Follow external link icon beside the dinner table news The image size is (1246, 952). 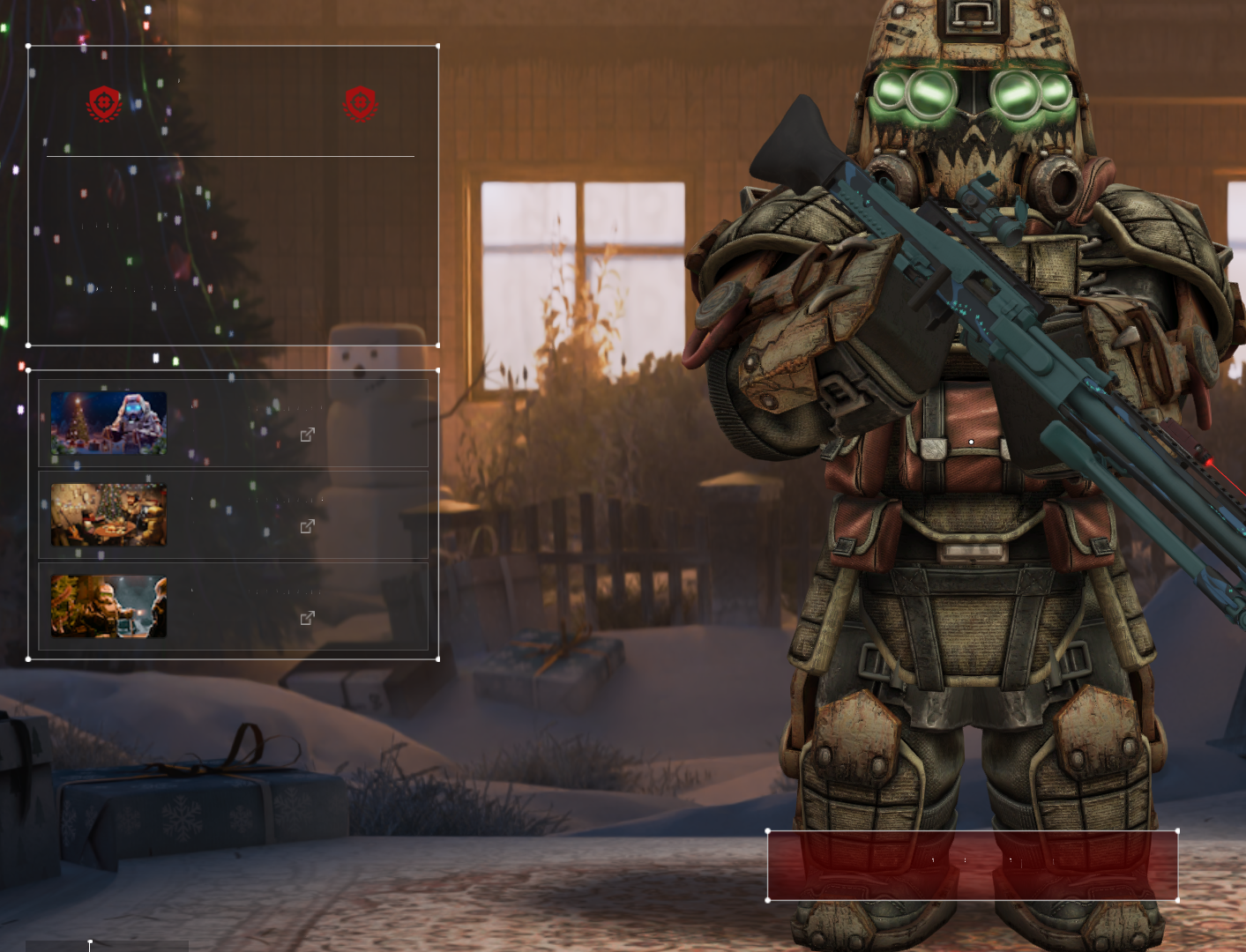307,526
